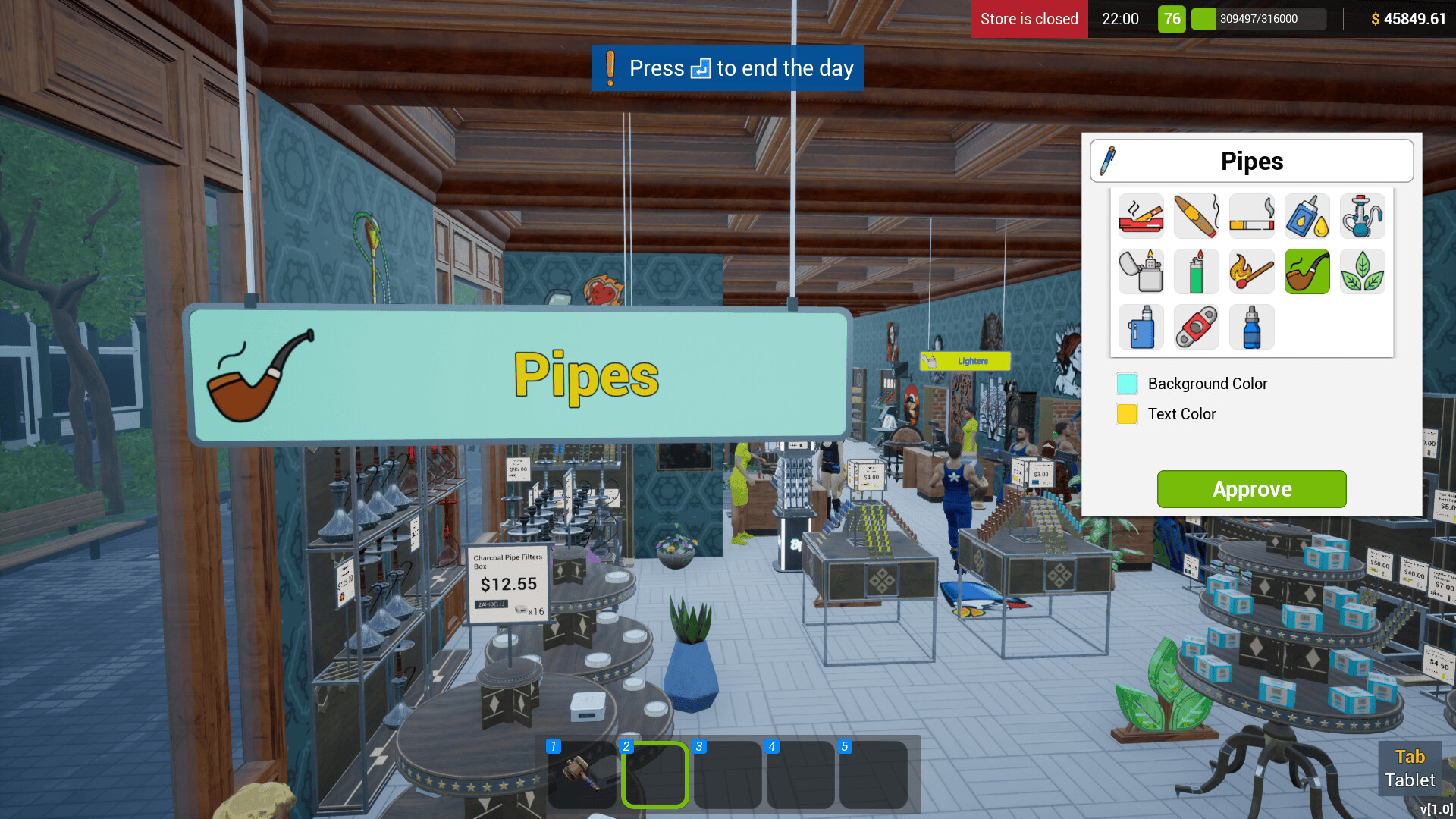Select the flip lighter icon
Image resolution: width=1456 pixels, height=819 pixels.
pos(1141,271)
